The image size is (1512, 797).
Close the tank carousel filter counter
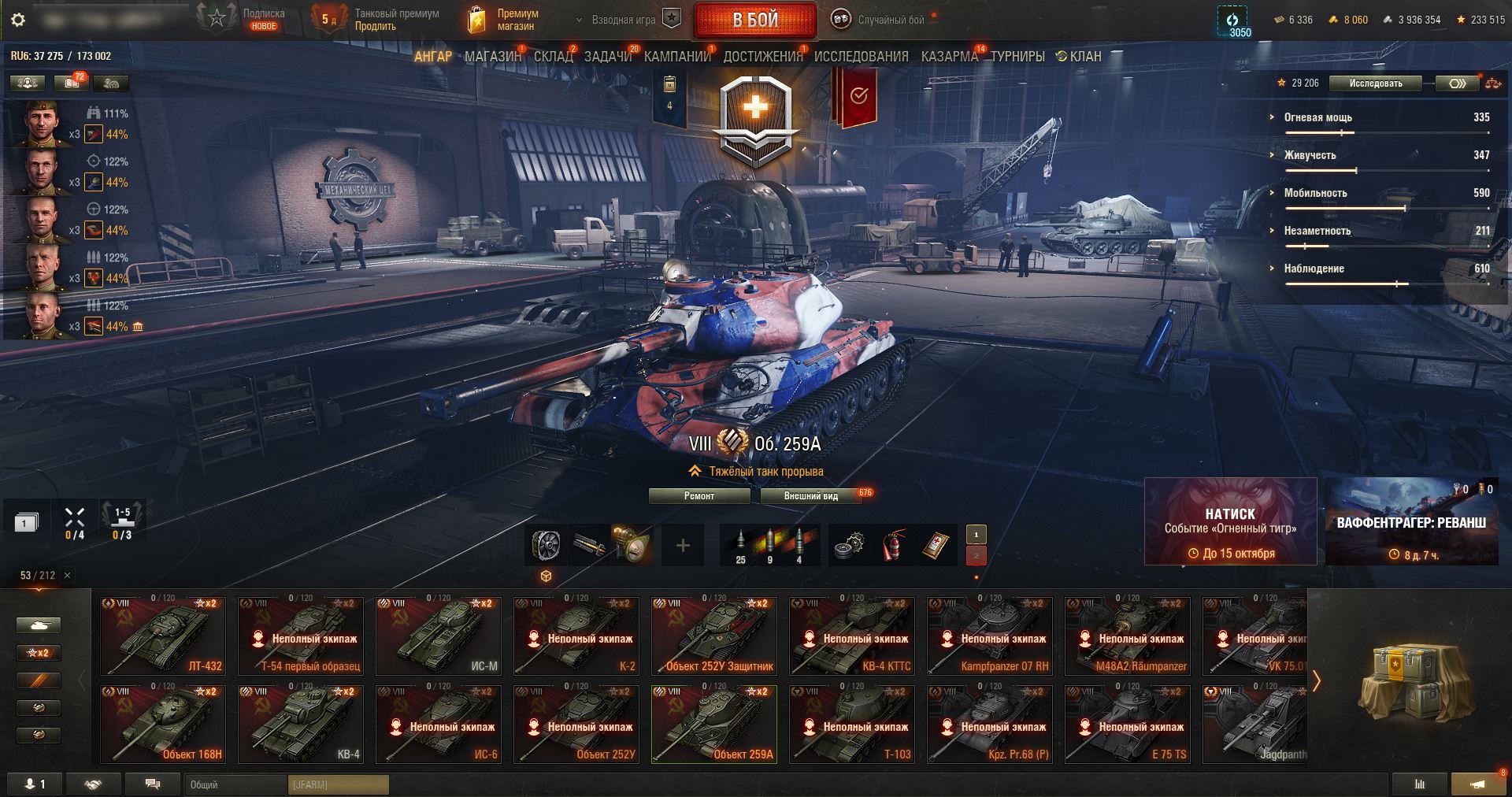pos(67,576)
